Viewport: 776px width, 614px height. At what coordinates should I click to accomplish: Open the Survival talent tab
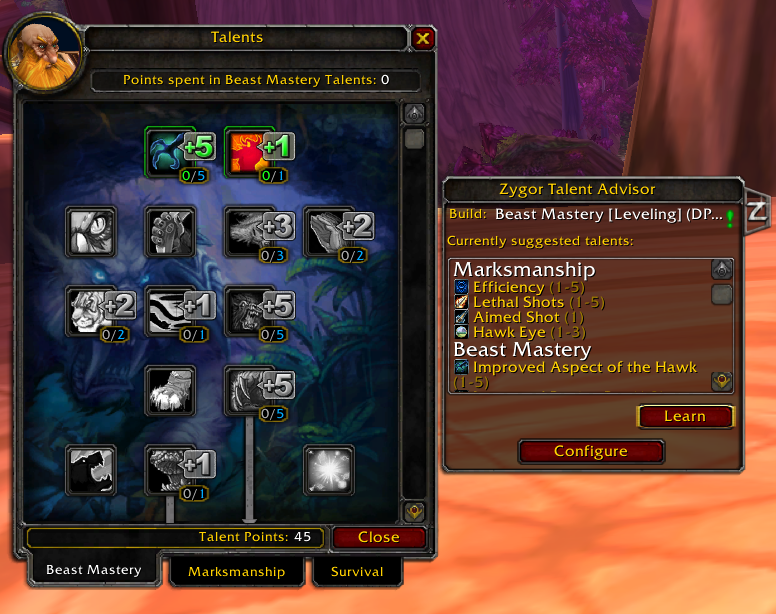pyautogui.click(x=357, y=572)
